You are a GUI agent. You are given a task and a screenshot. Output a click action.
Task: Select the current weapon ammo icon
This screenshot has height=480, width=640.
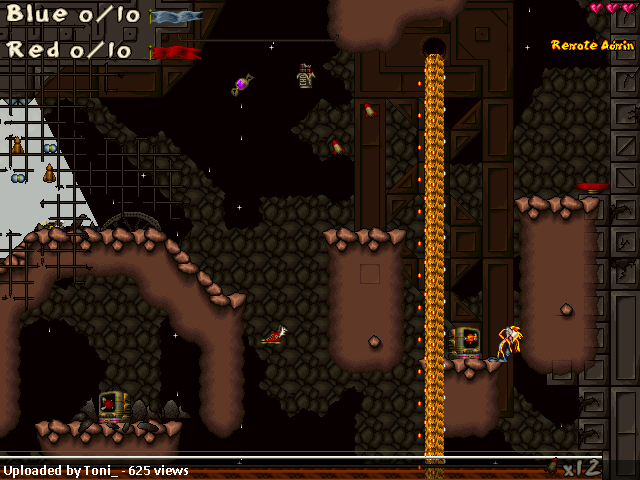[553, 466]
